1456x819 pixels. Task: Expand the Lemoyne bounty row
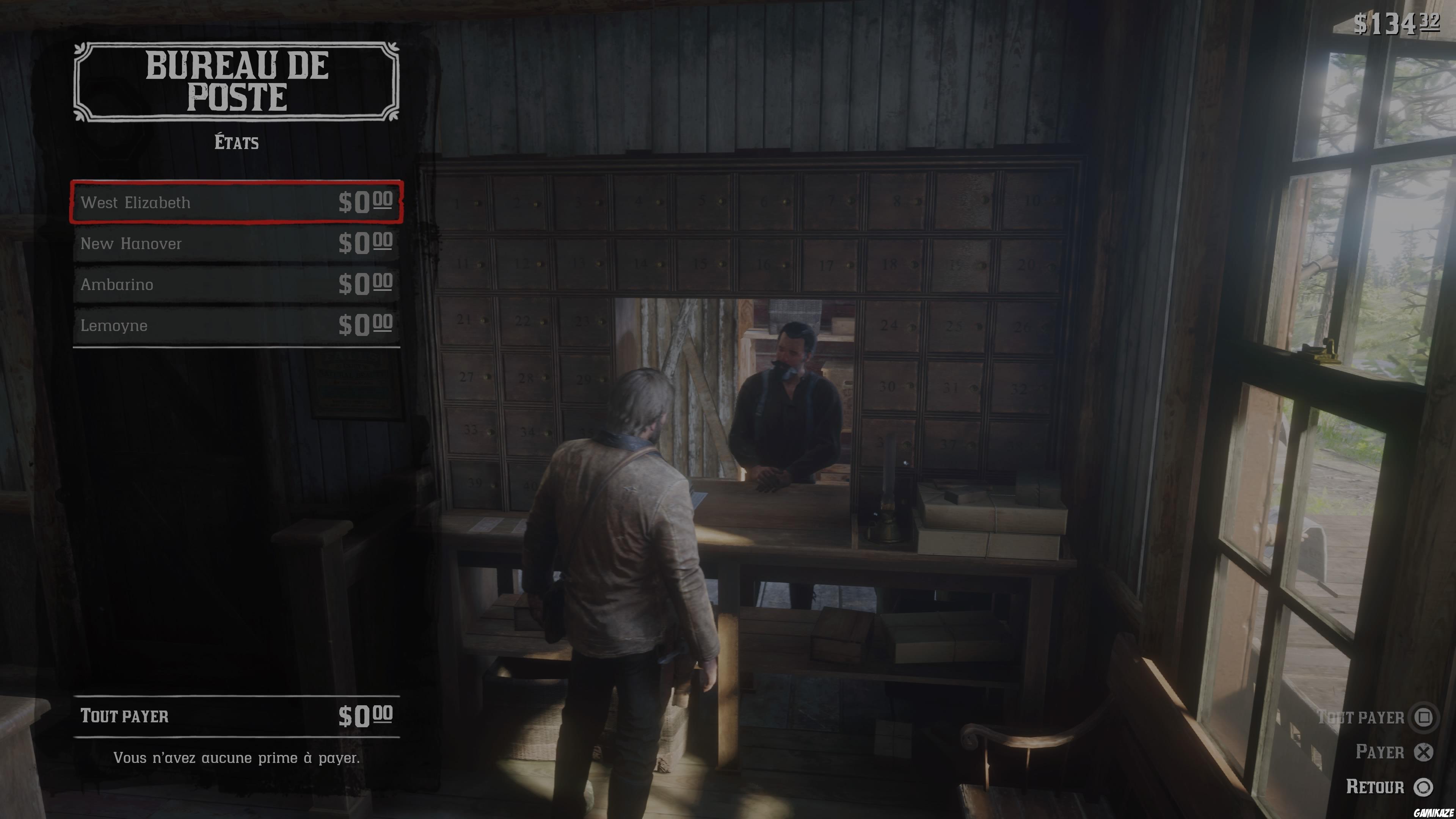point(237,326)
